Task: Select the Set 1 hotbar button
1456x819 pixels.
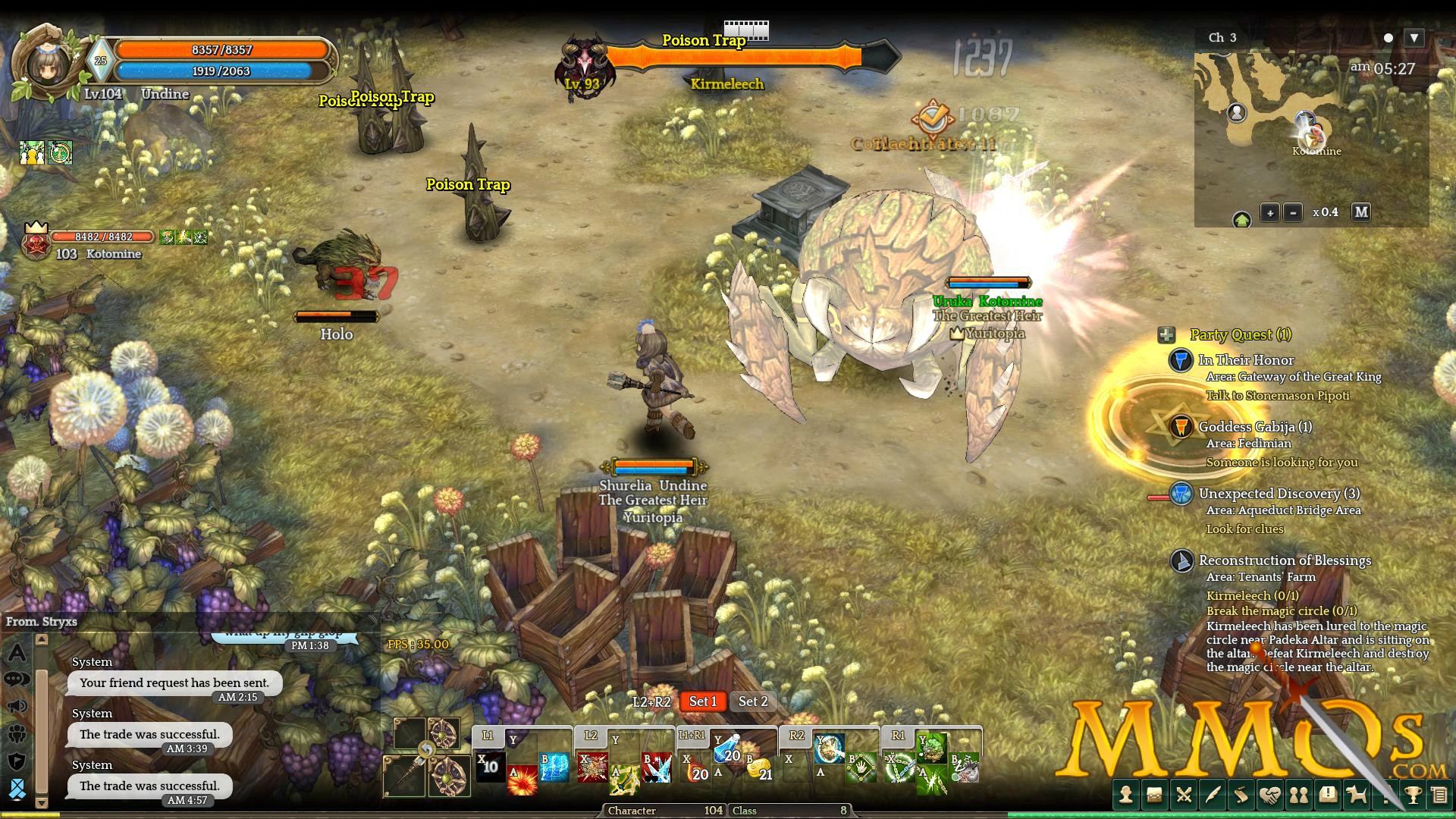Action: point(702,701)
